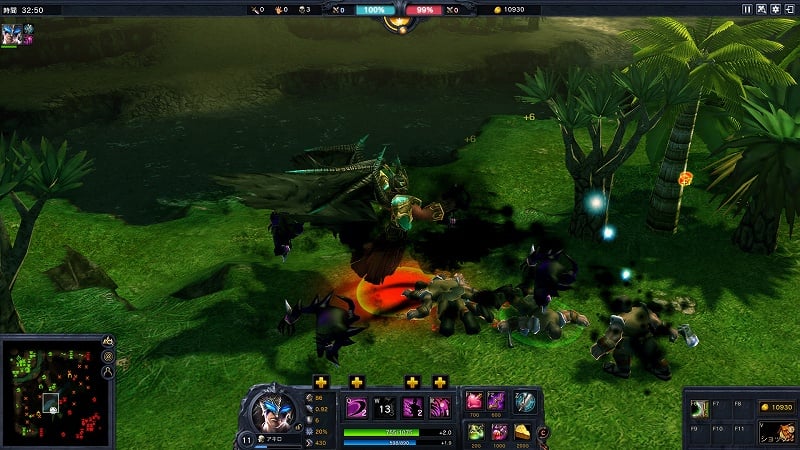Use the blue orb item in Z slot
This screenshot has height=450, width=800.
coord(524,401)
